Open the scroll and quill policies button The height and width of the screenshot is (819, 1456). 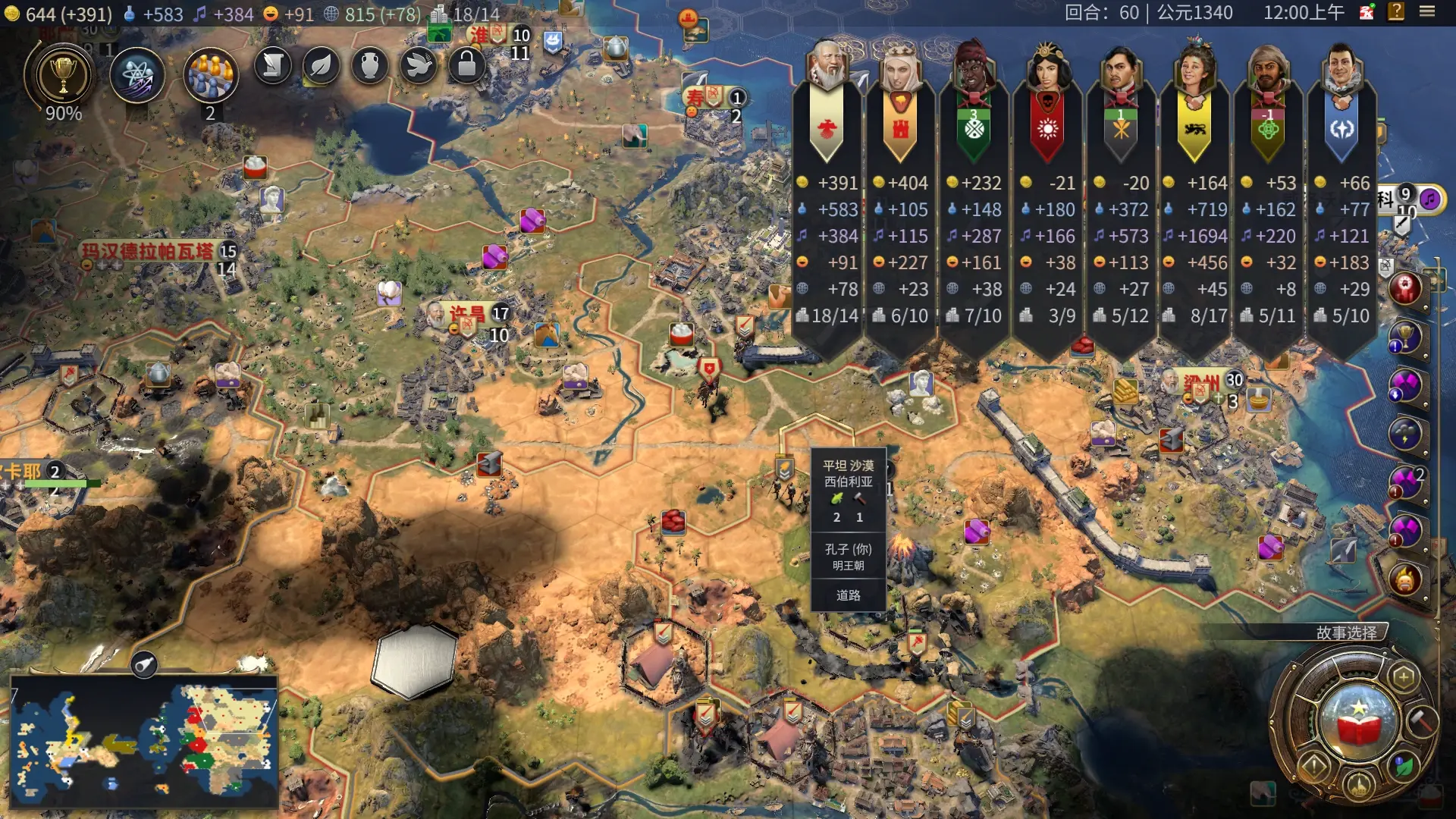click(273, 67)
